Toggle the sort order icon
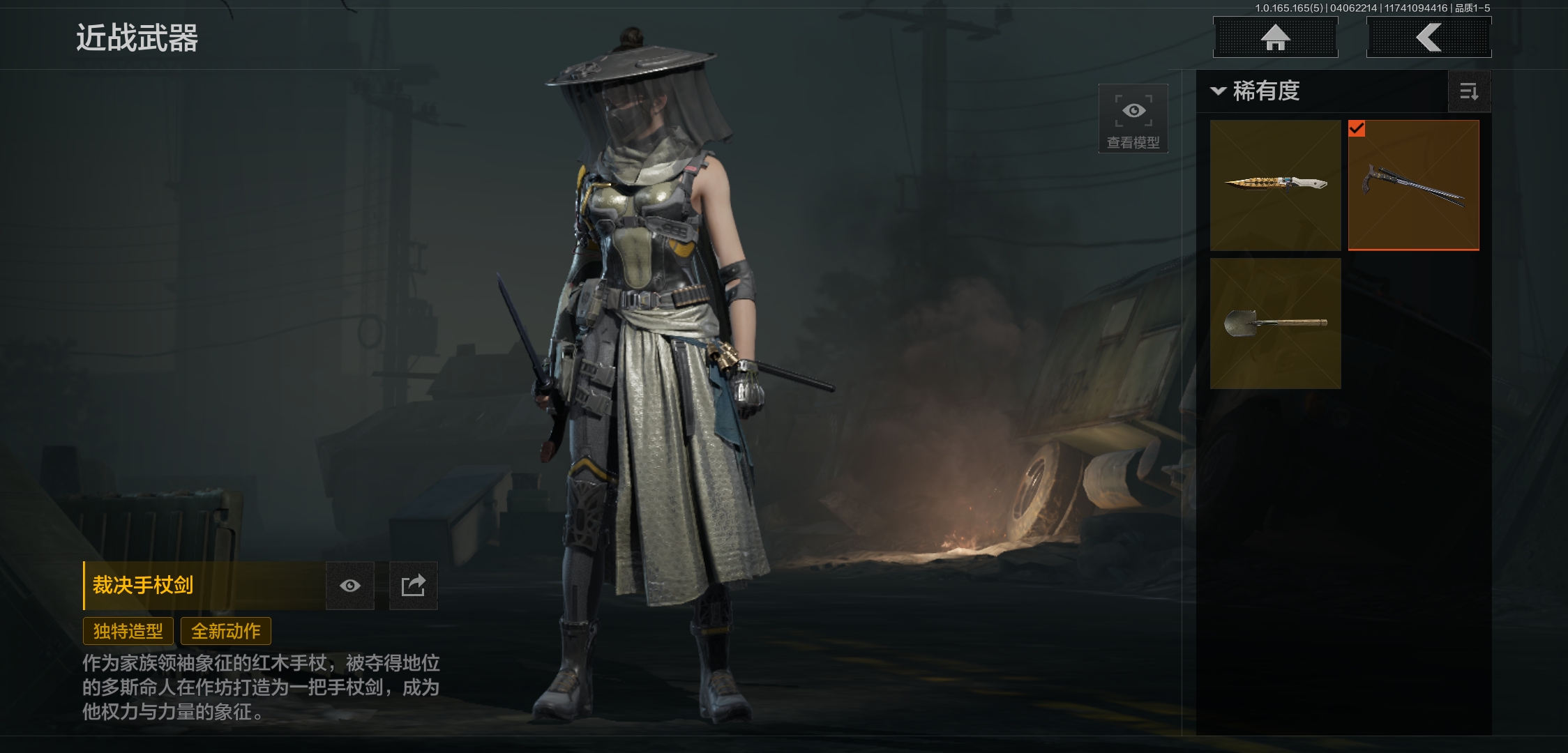The width and height of the screenshot is (1568, 753). [1469, 91]
